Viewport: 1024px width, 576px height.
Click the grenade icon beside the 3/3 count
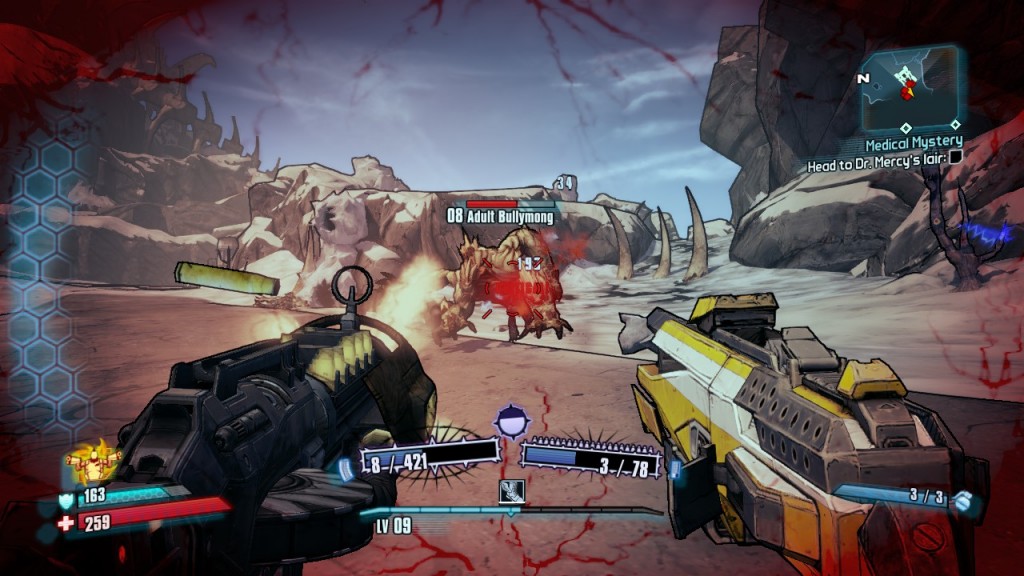[964, 501]
